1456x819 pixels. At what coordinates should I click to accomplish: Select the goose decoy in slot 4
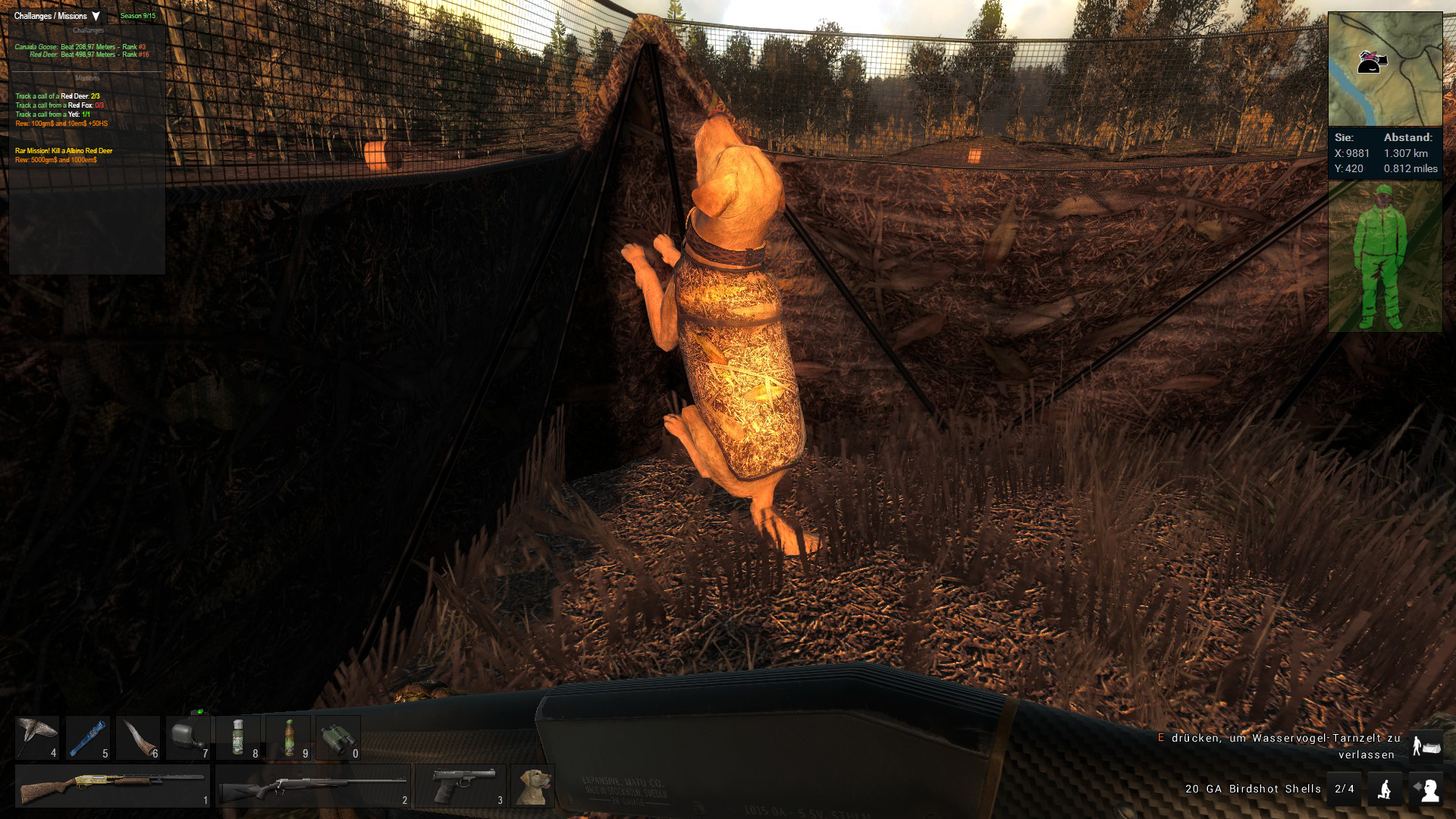[x=37, y=738]
